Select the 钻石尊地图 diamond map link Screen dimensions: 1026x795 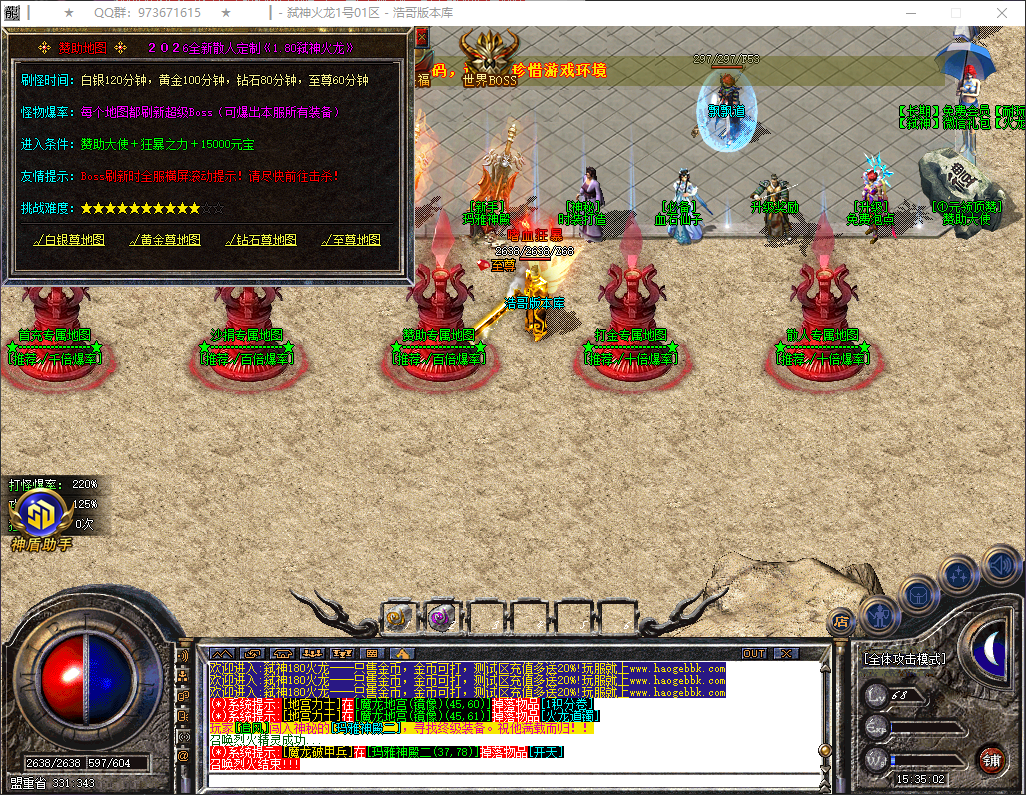click(x=261, y=240)
